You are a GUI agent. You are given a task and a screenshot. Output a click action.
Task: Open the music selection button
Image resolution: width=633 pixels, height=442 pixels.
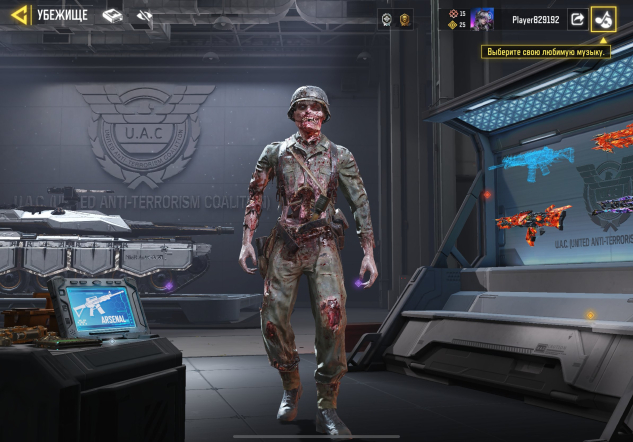[x=603, y=19]
